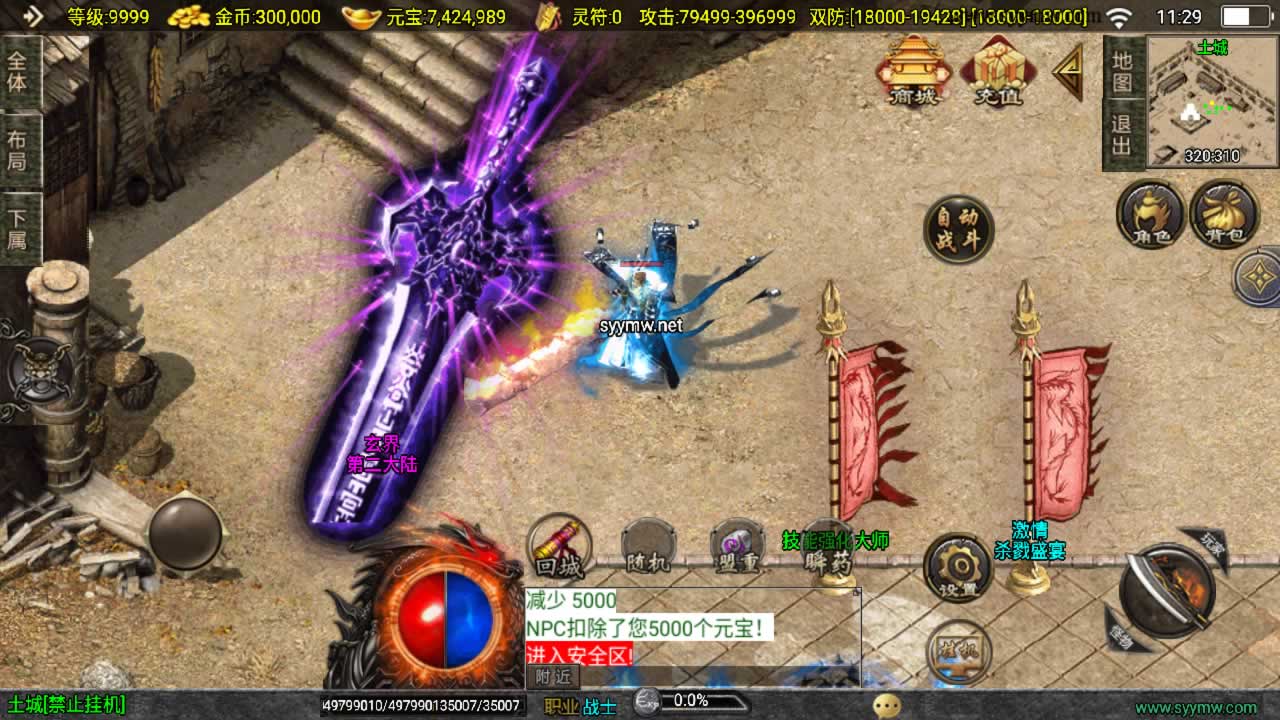Tap the crossed-swords skull emblem
This screenshot has width=1280, height=720.
pos(40,371)
